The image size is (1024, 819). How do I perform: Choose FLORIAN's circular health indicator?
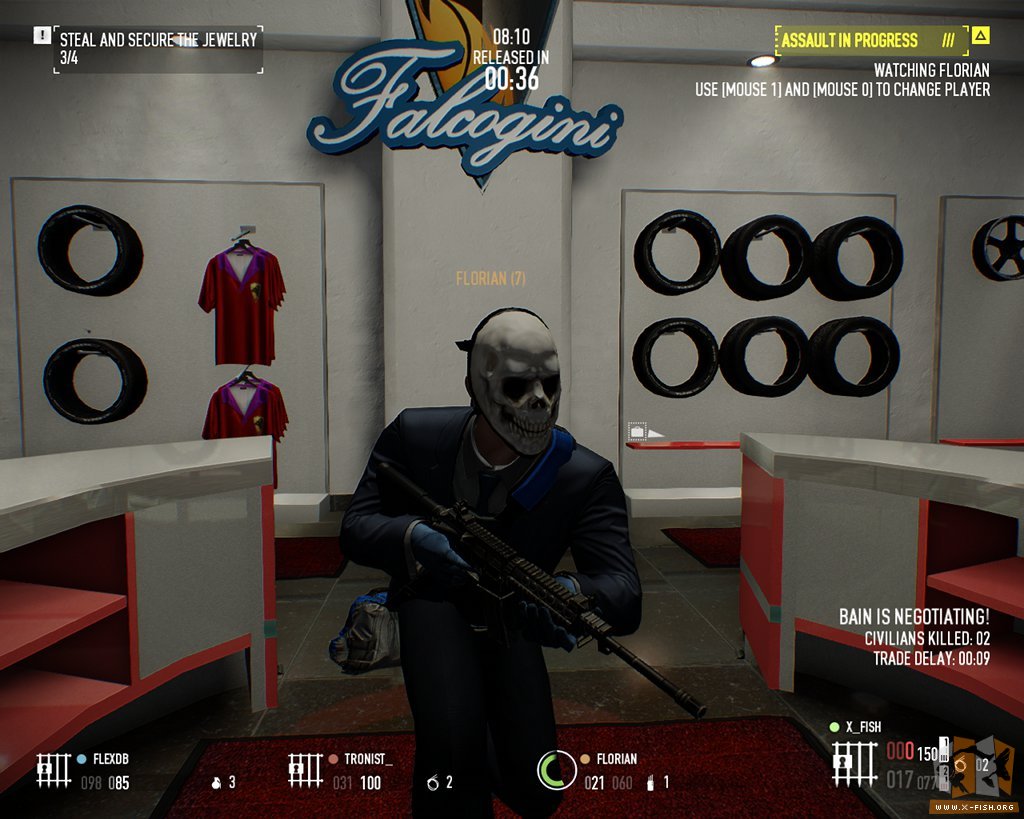coord(556,771)
